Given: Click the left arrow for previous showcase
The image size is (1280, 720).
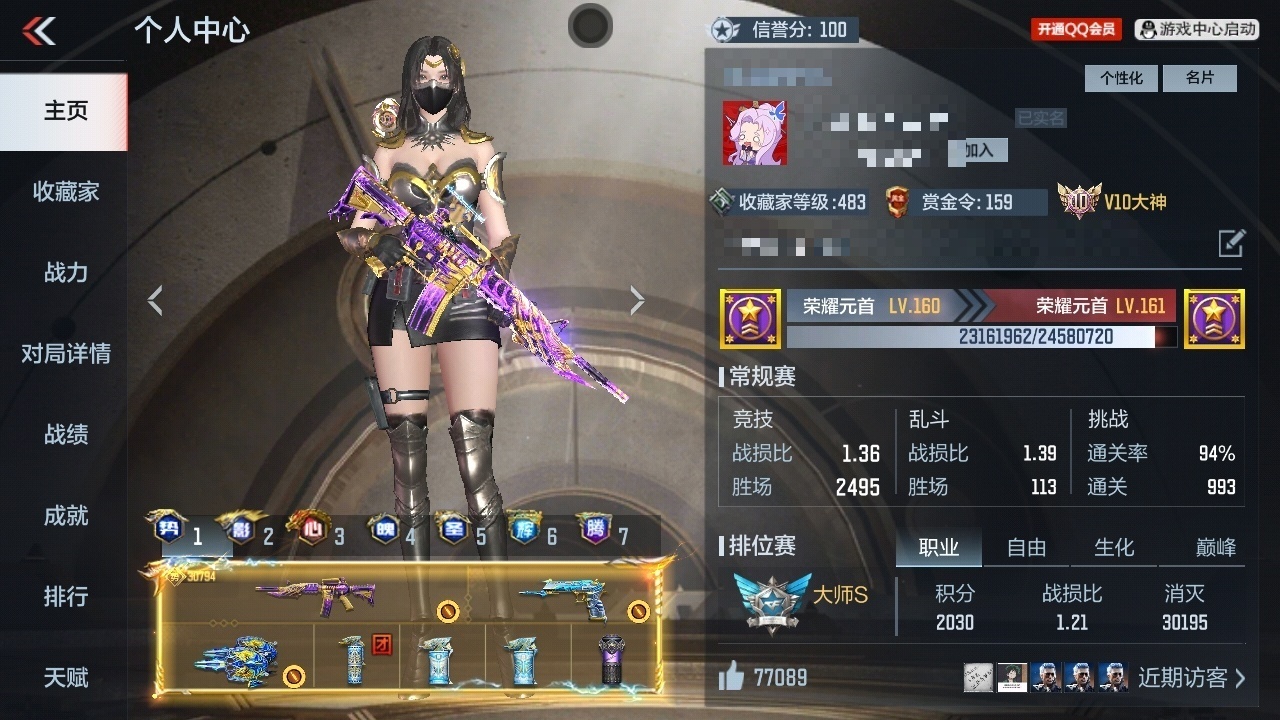Looking at the screenshot, I should [x=155, y=298].
